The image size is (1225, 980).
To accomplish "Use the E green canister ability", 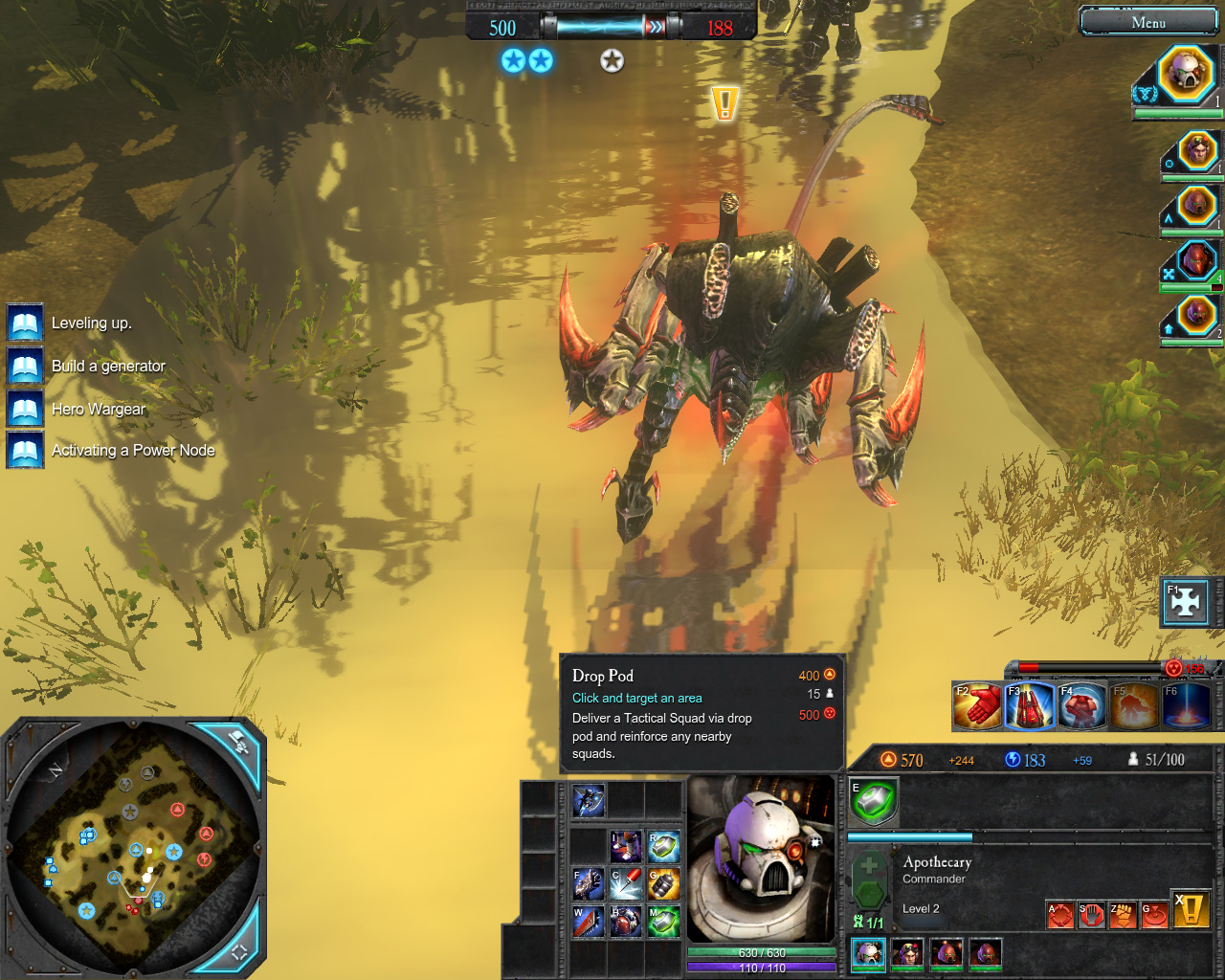I will tap(874, 801).
